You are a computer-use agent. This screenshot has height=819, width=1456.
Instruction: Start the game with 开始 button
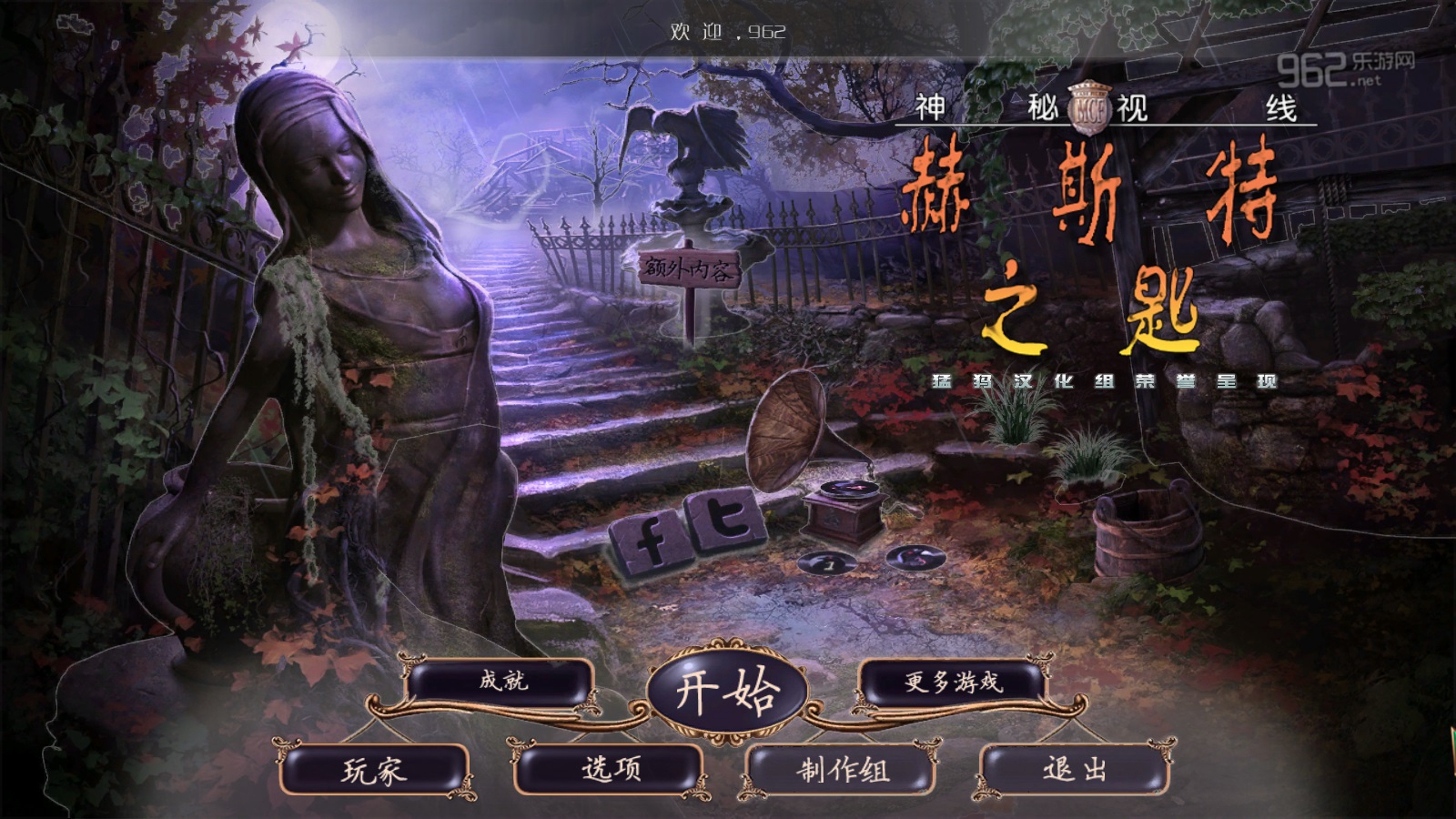(x=727, y=693)
